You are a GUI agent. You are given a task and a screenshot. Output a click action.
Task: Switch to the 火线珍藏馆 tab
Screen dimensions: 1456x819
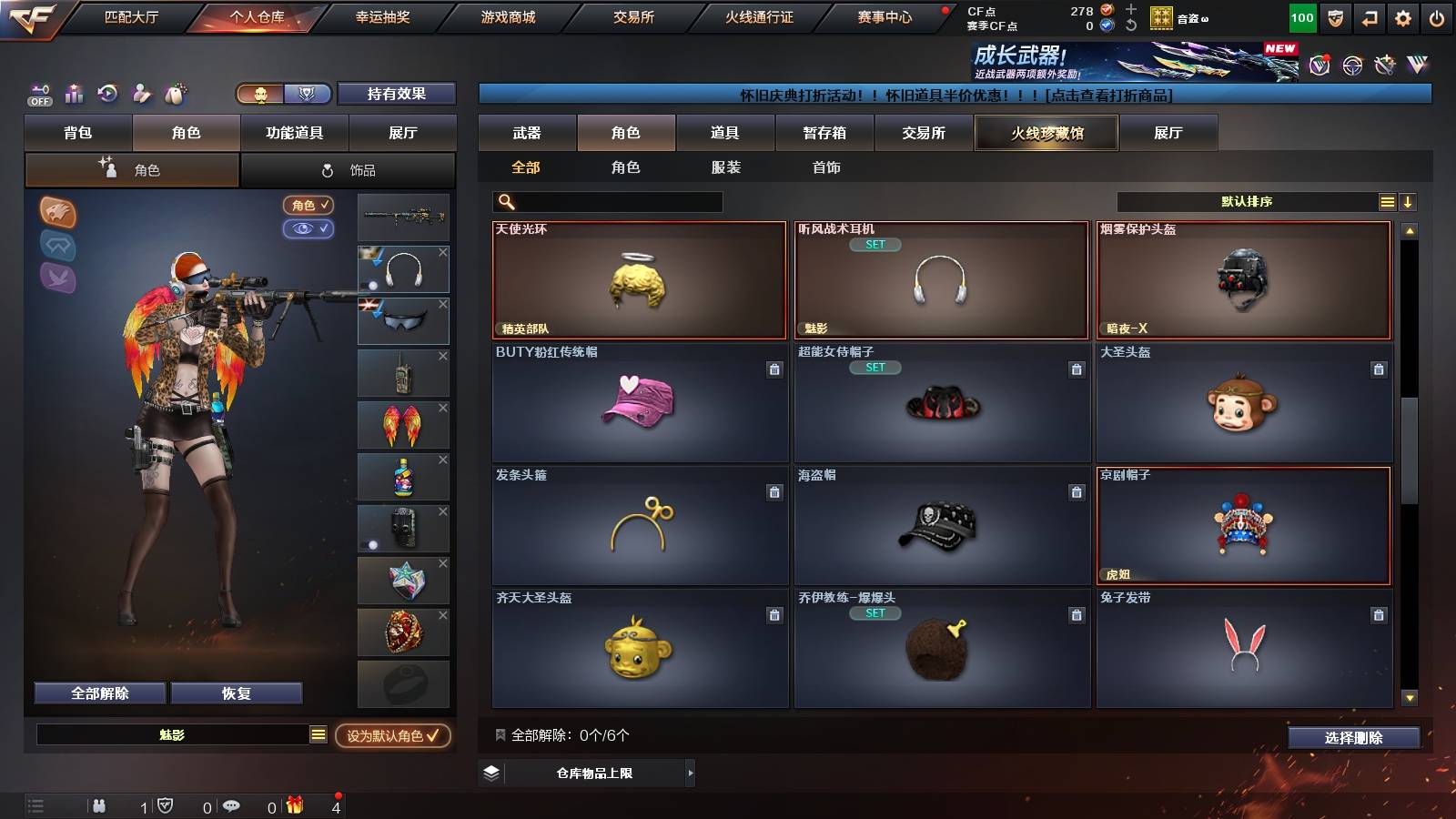pyautogui.click(x=1045, y=133)
